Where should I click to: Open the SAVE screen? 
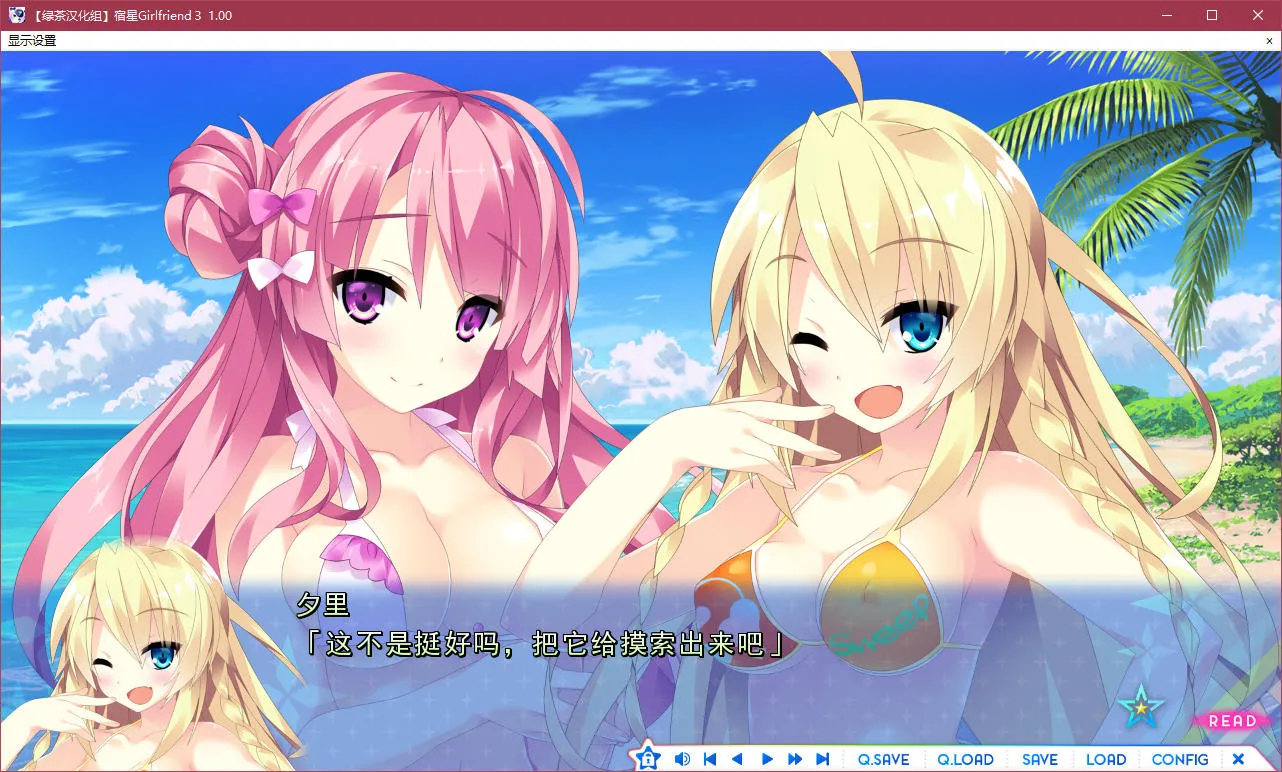point(1040,759)
